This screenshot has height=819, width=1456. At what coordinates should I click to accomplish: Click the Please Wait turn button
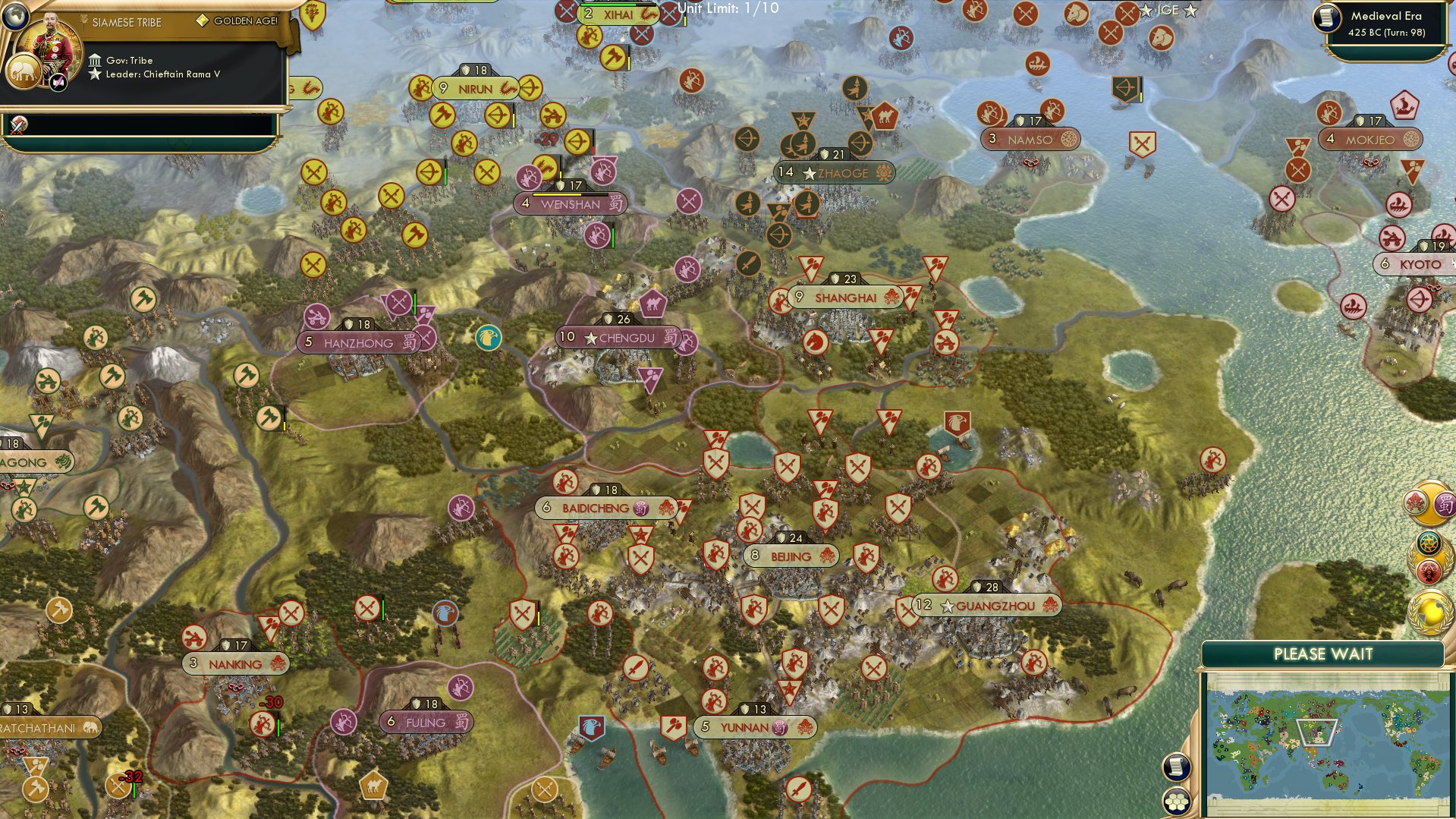1322,654
